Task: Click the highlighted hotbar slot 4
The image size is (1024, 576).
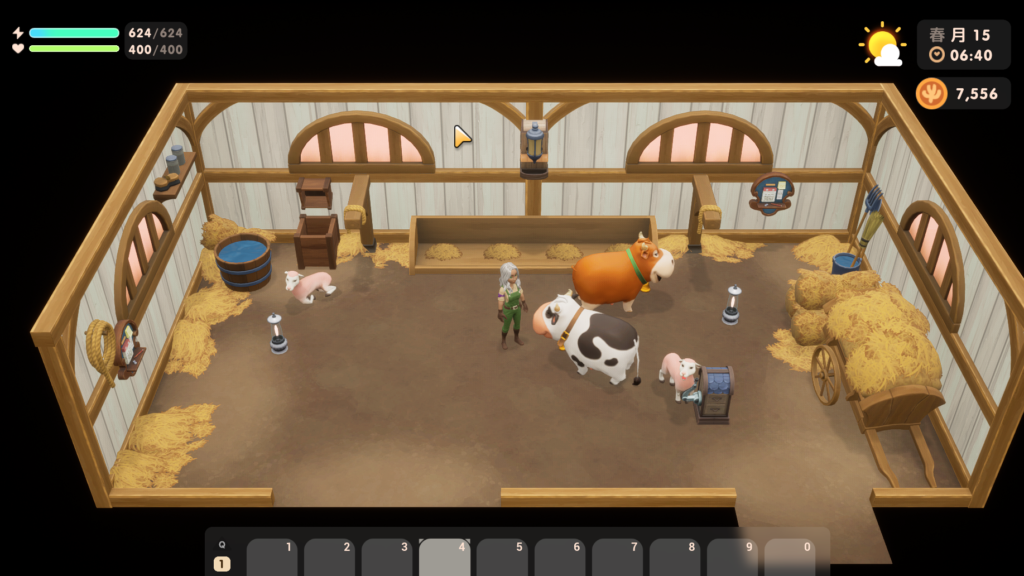Action: pos(445,558)
